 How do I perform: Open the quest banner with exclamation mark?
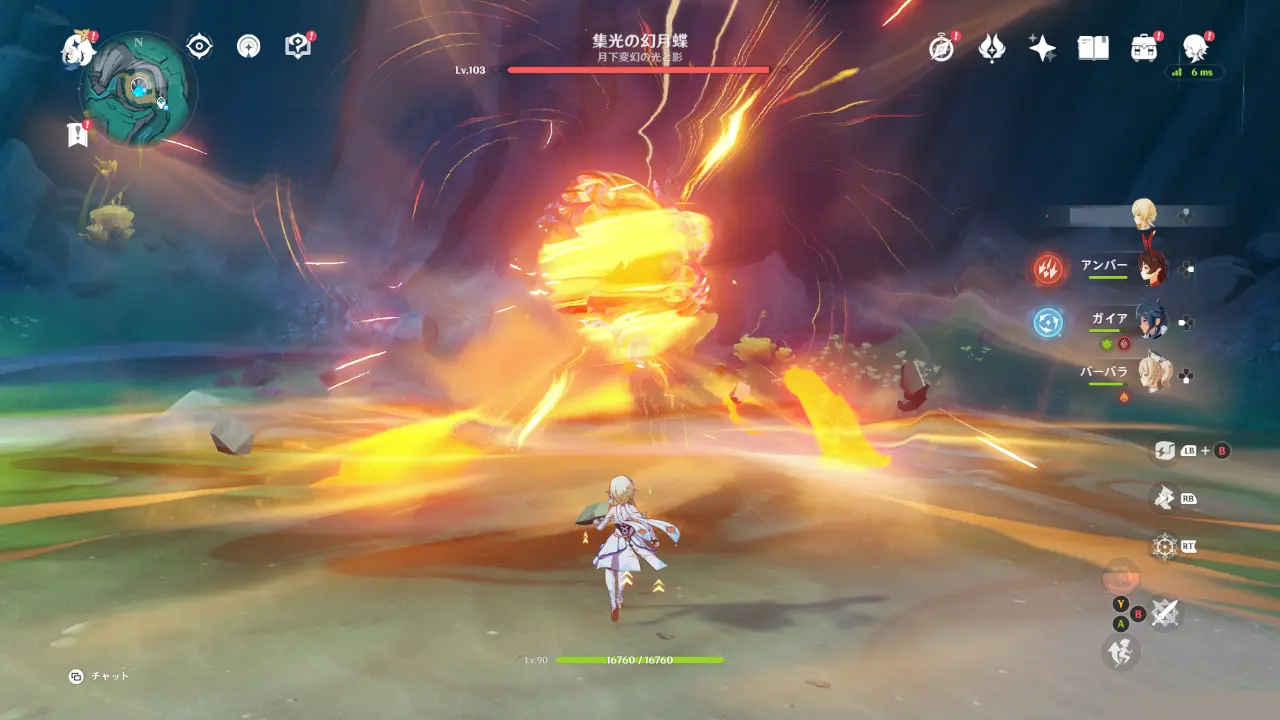pos(77,134)
